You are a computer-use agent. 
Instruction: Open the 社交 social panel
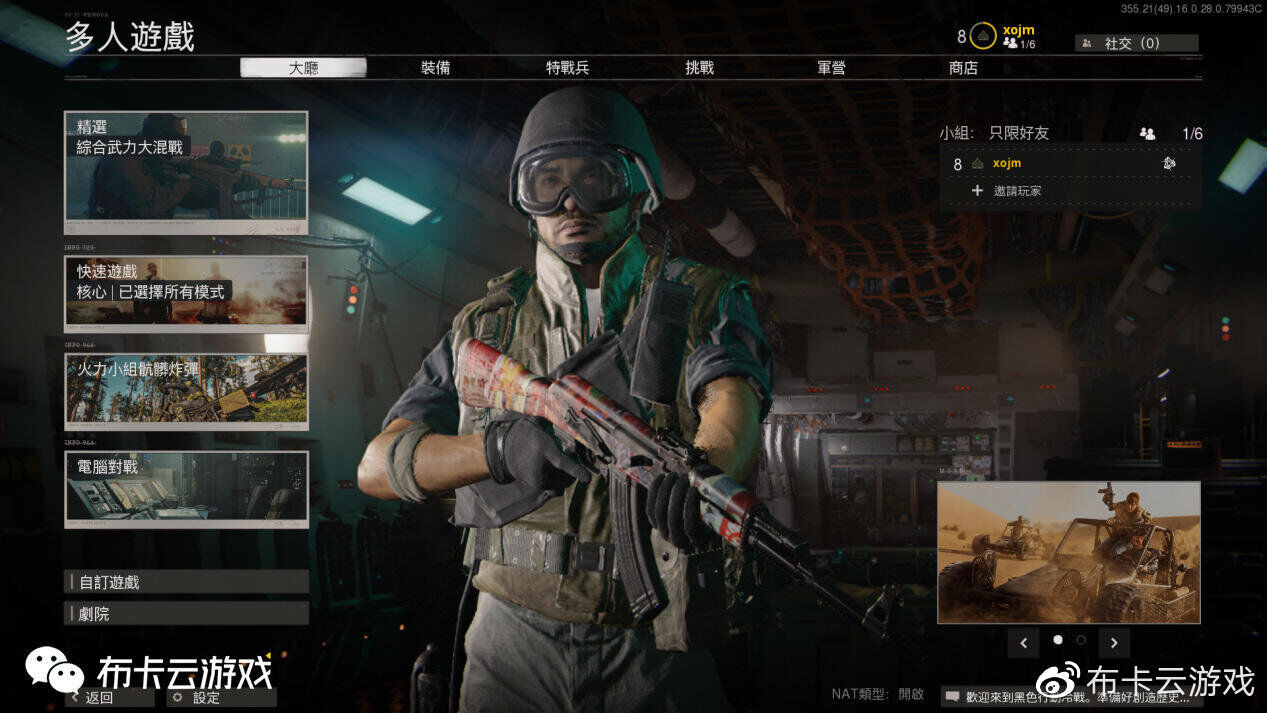coord(1136,43)
